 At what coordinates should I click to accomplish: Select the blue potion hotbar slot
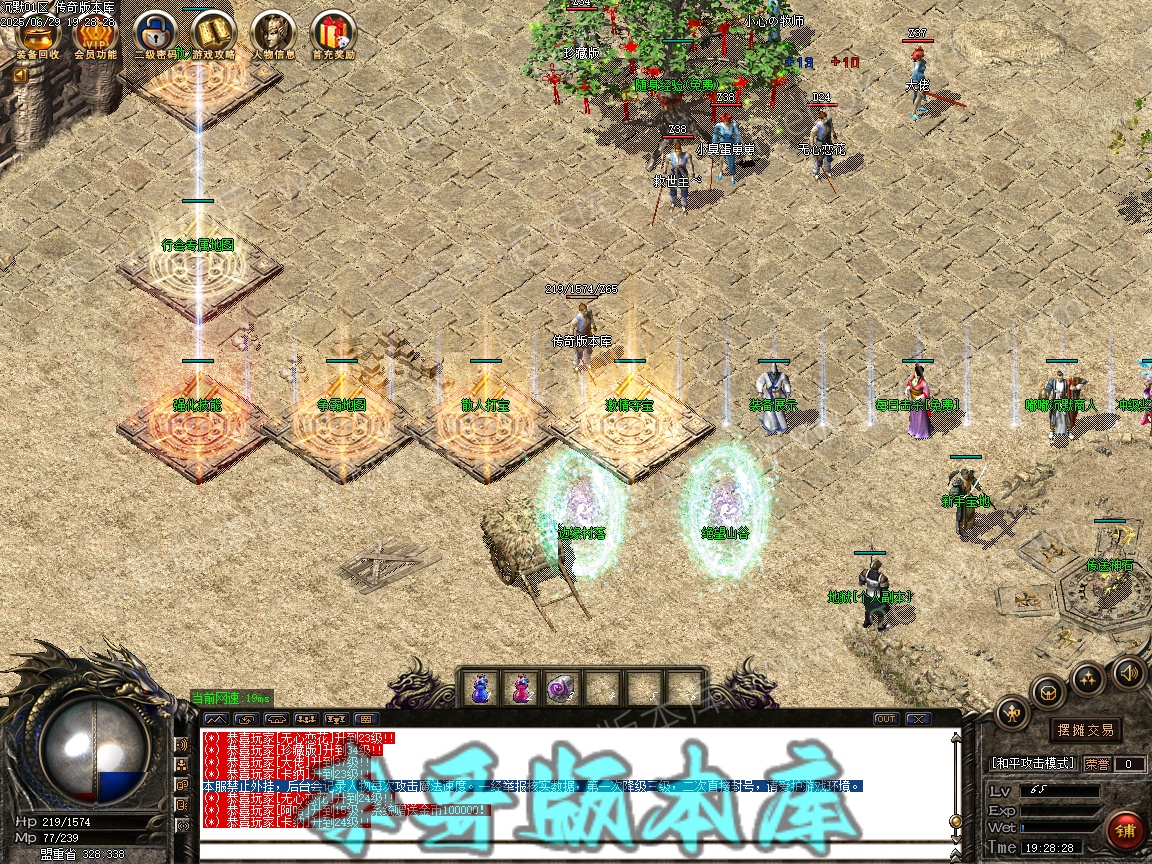pyautogui.click(x=481, y=688)
